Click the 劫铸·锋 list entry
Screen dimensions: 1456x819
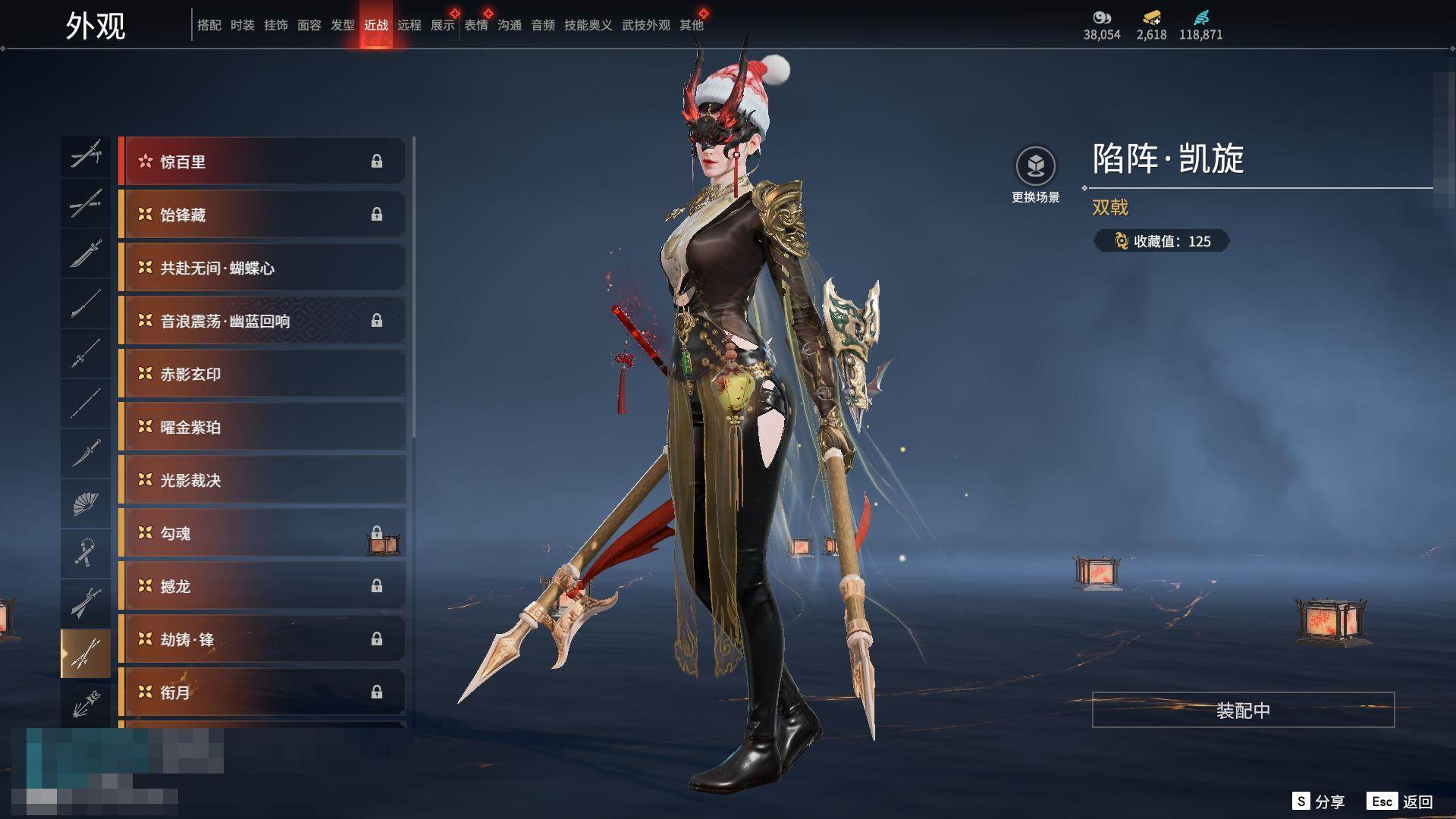[262, 639]
